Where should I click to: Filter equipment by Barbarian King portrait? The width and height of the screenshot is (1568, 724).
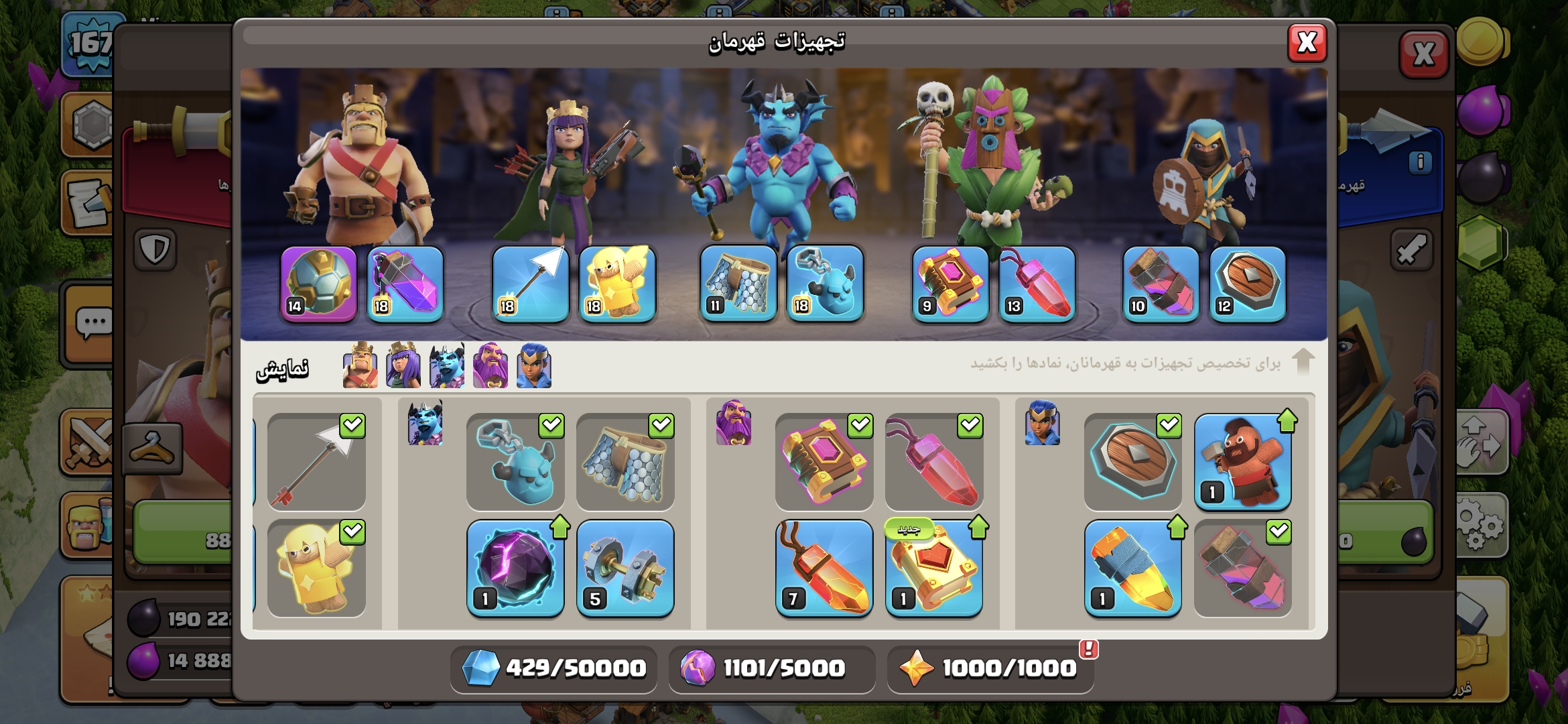pos(360,366)
